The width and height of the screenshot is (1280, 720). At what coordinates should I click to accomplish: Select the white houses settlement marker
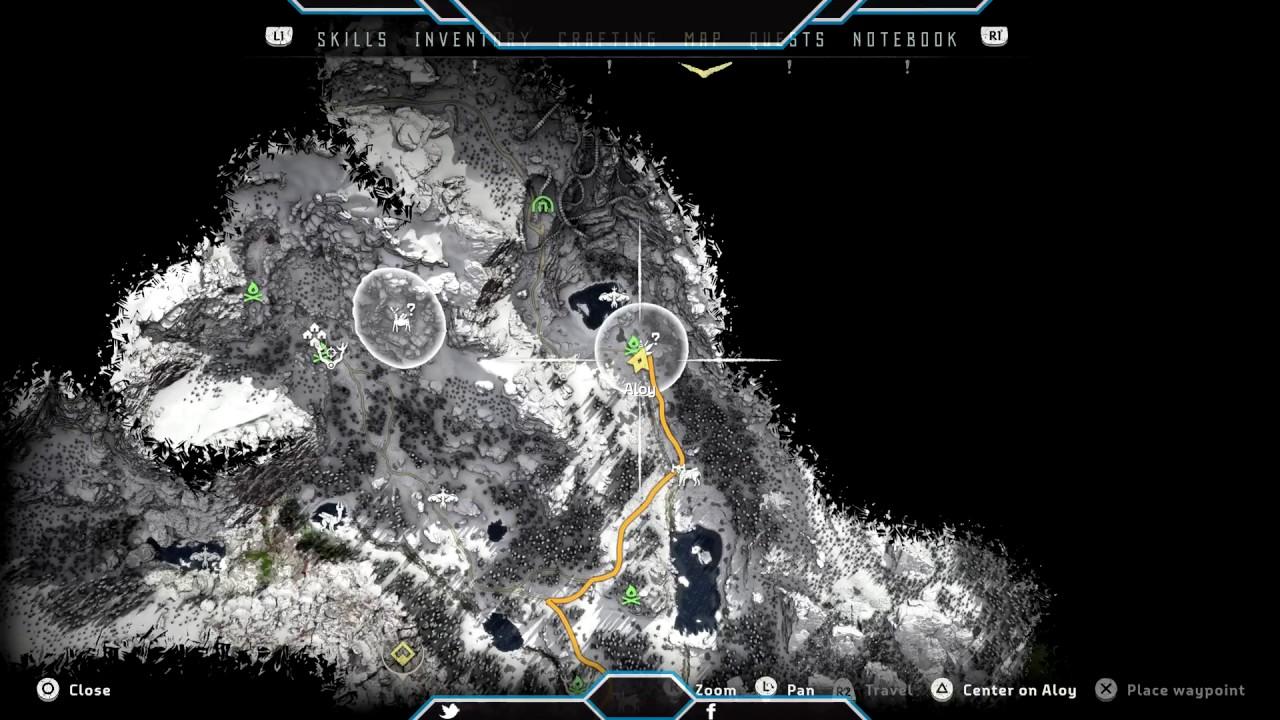316,333
